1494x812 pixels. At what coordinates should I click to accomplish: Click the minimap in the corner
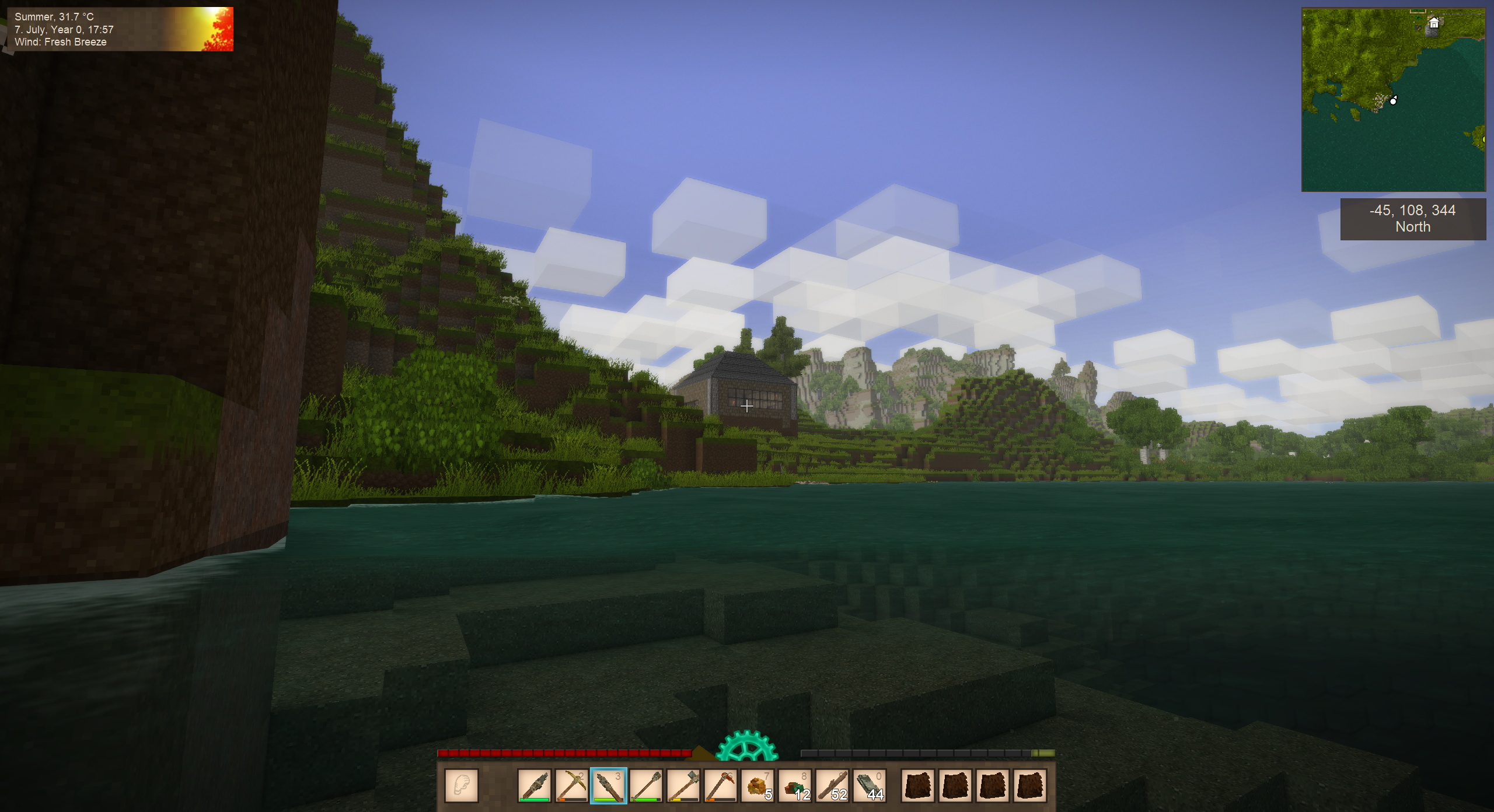click(x=1393, y=100)
